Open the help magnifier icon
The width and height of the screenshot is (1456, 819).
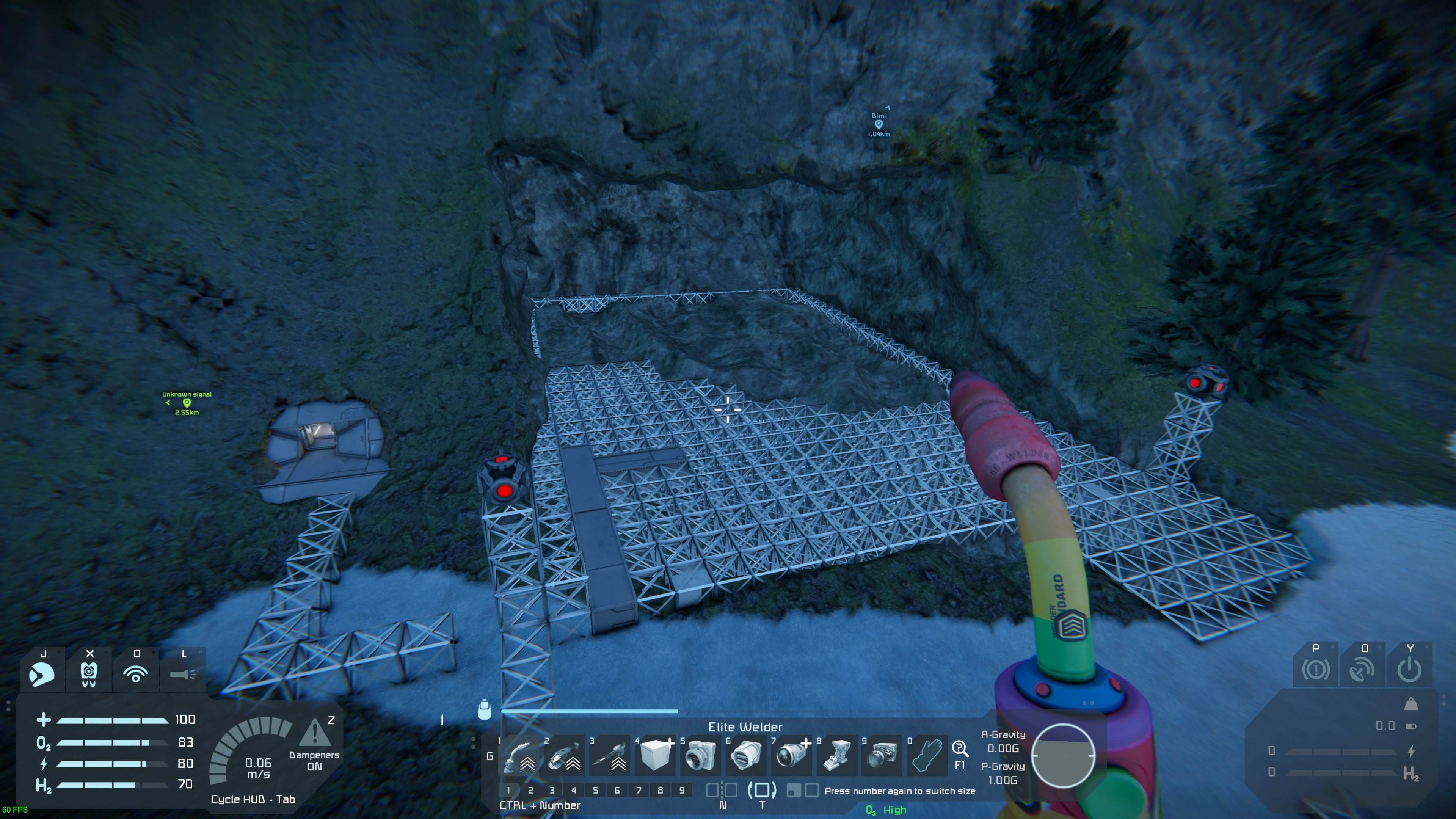tap(959, 749)
